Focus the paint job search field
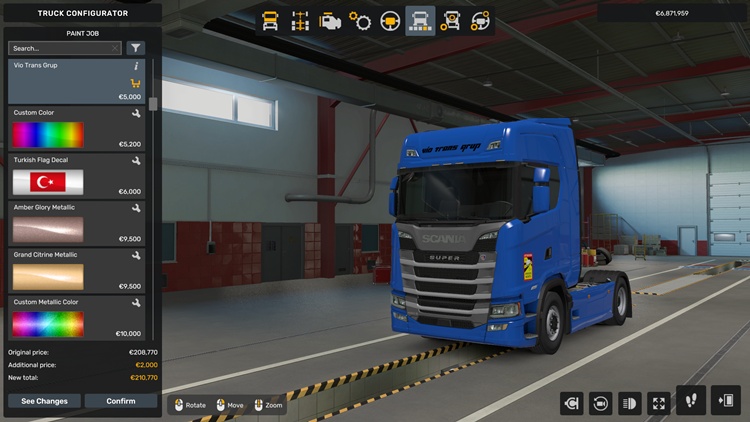 [x=64, y=48]
